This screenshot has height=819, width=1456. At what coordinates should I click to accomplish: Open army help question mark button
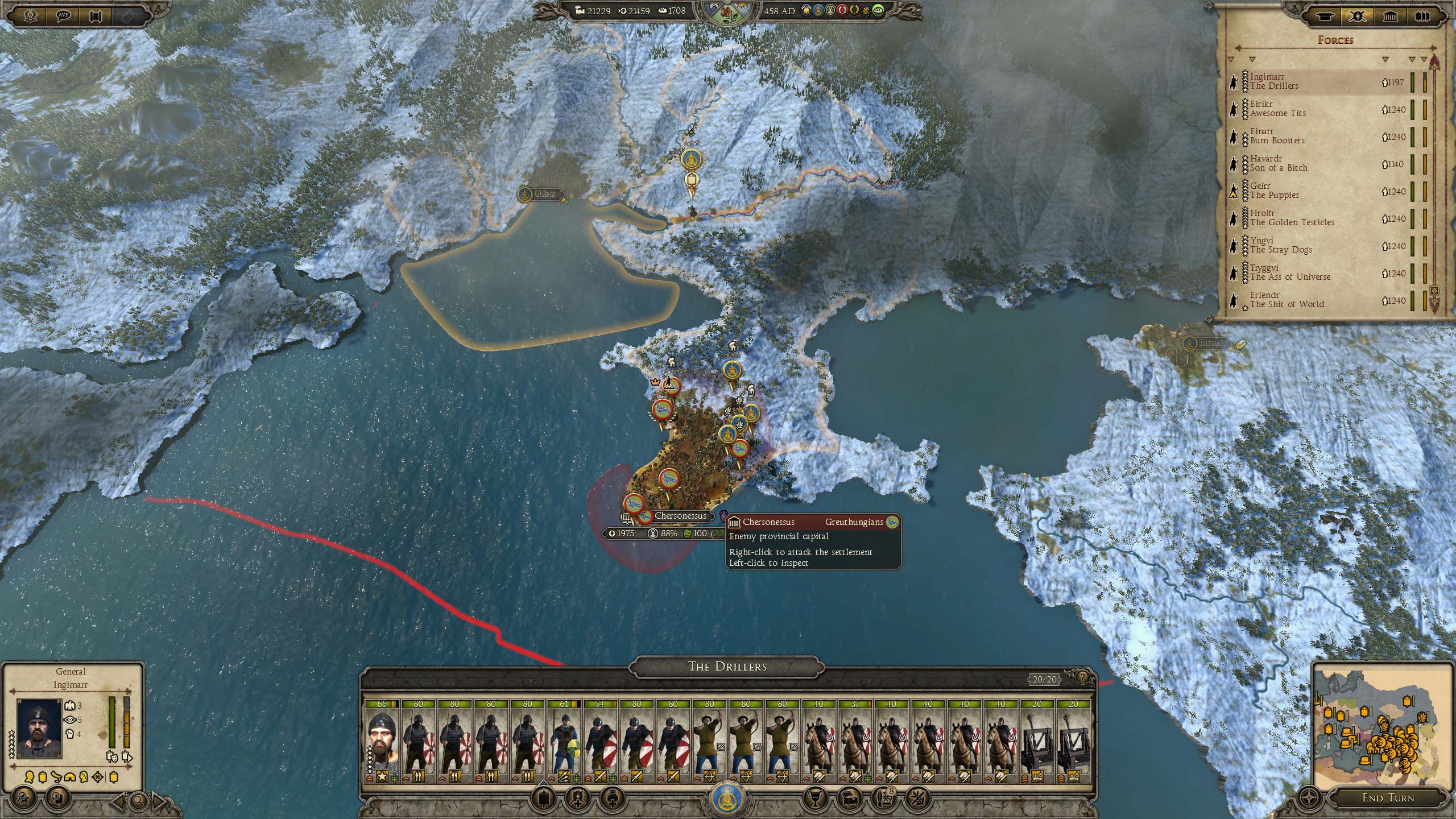(1083, 677)
